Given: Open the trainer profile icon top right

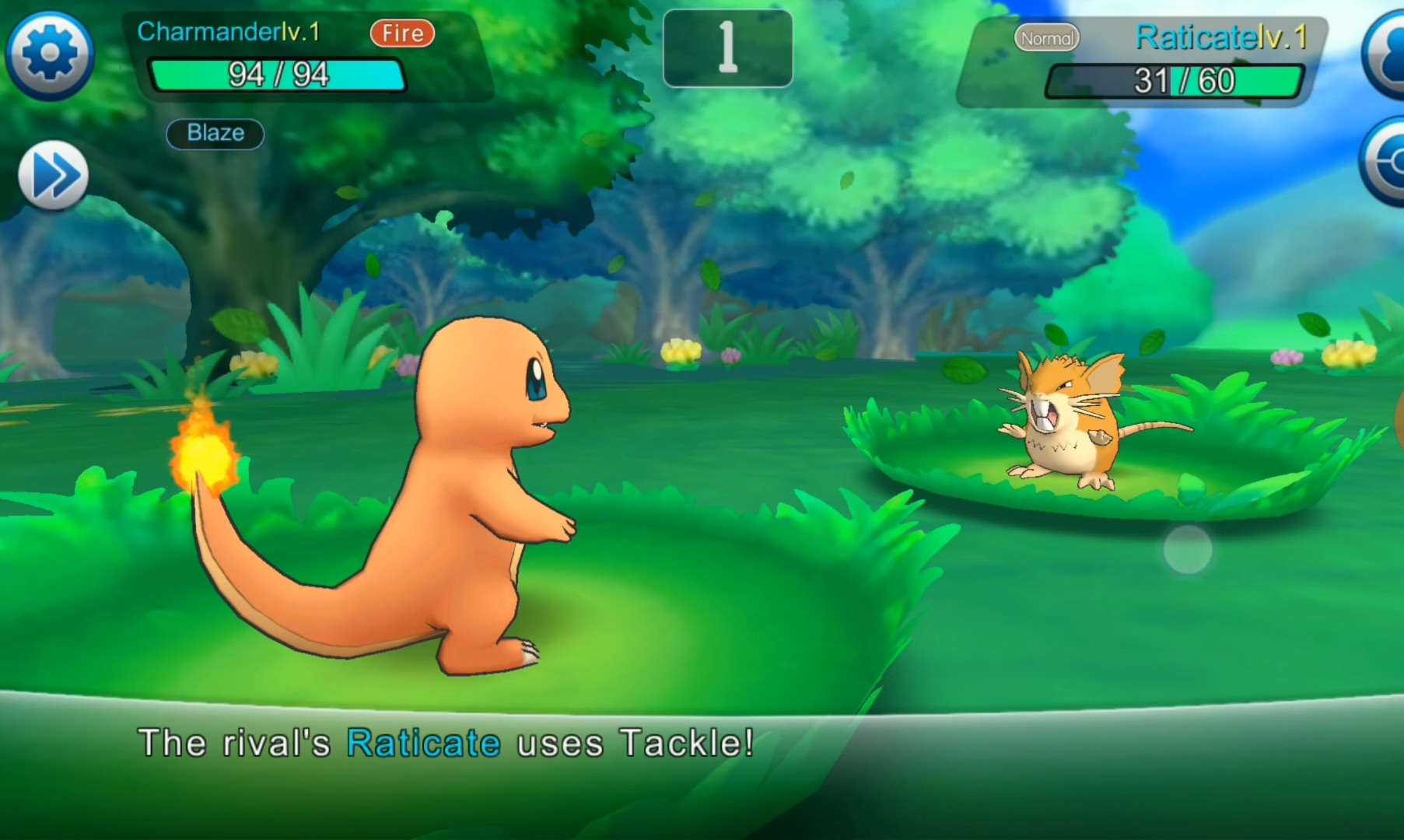Looking at the screenshot, I should (1388, 52).
